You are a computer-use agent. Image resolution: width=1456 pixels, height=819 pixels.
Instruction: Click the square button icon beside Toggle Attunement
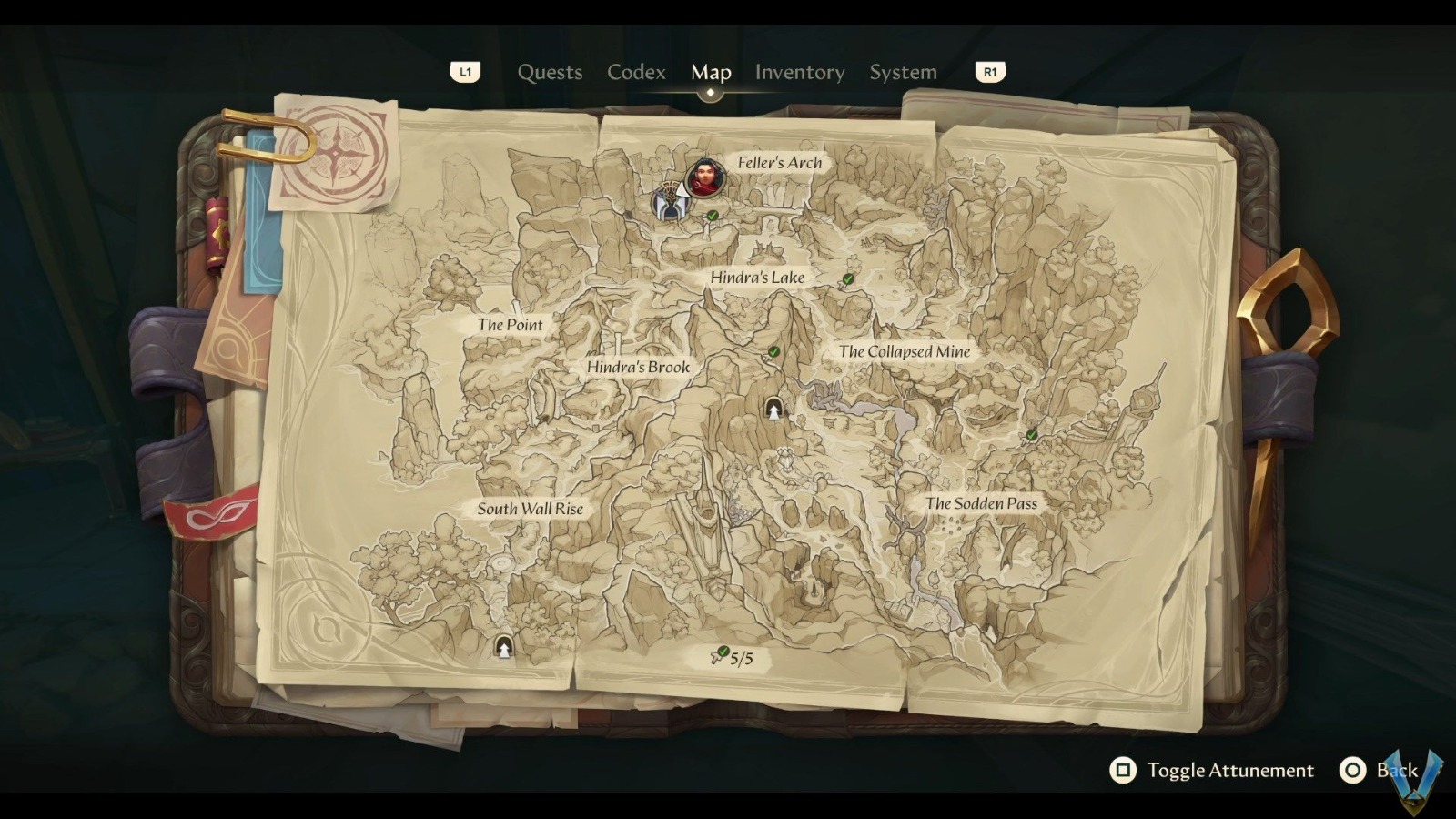tap(1123, 770)
